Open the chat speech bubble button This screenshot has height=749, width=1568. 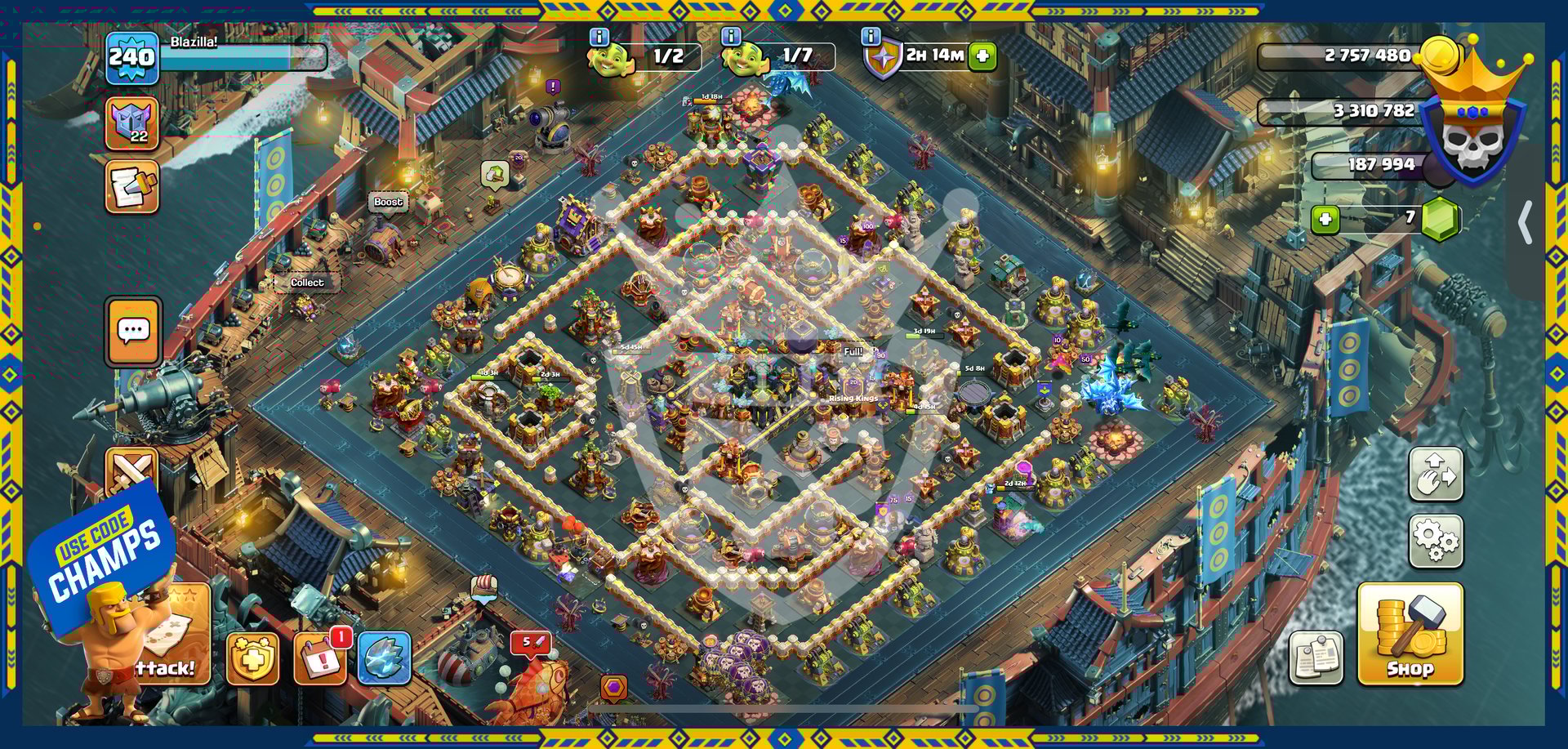point(133,332)
